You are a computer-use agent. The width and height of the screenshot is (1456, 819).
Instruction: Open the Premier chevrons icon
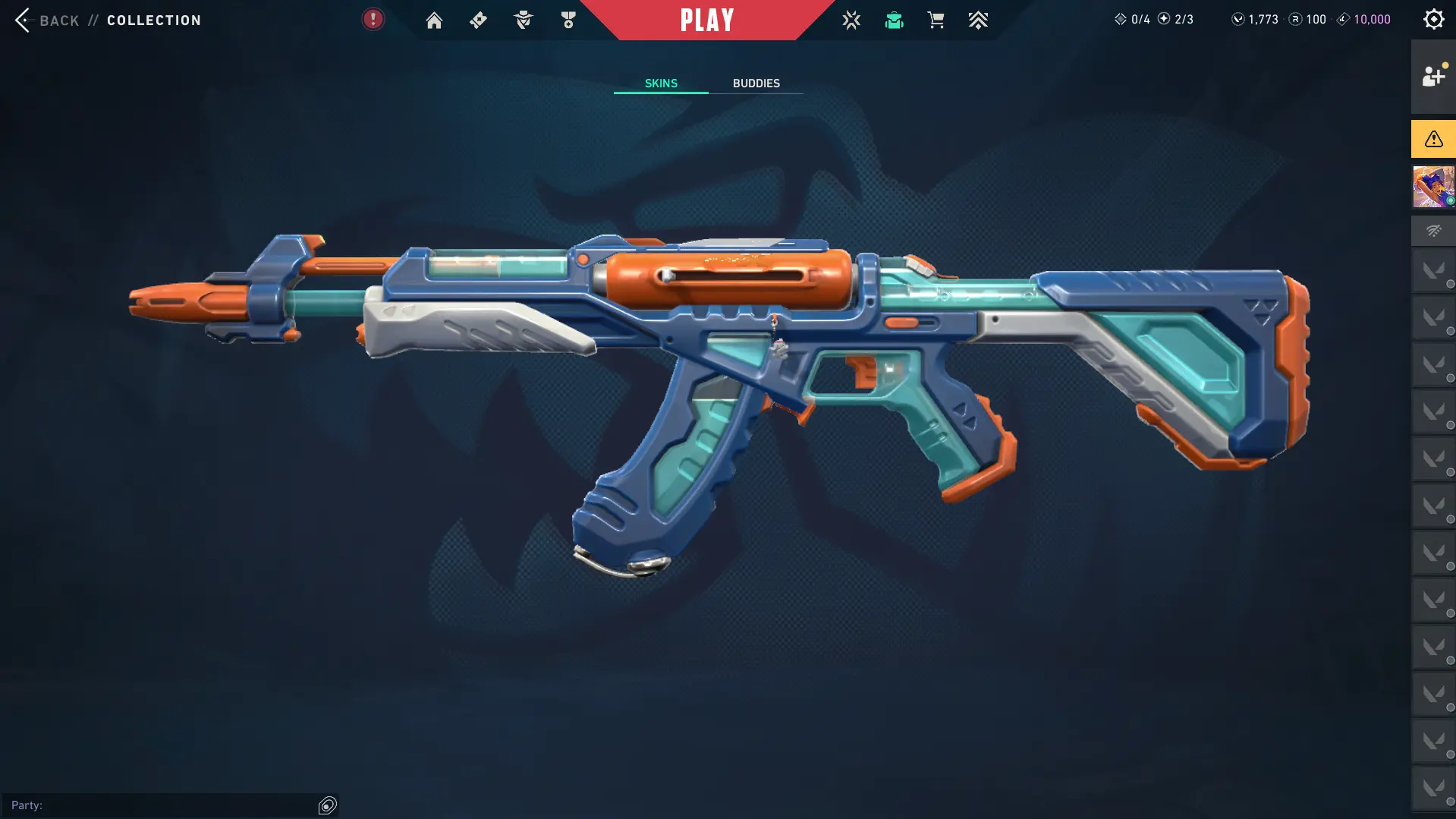[x=978, y=20]
